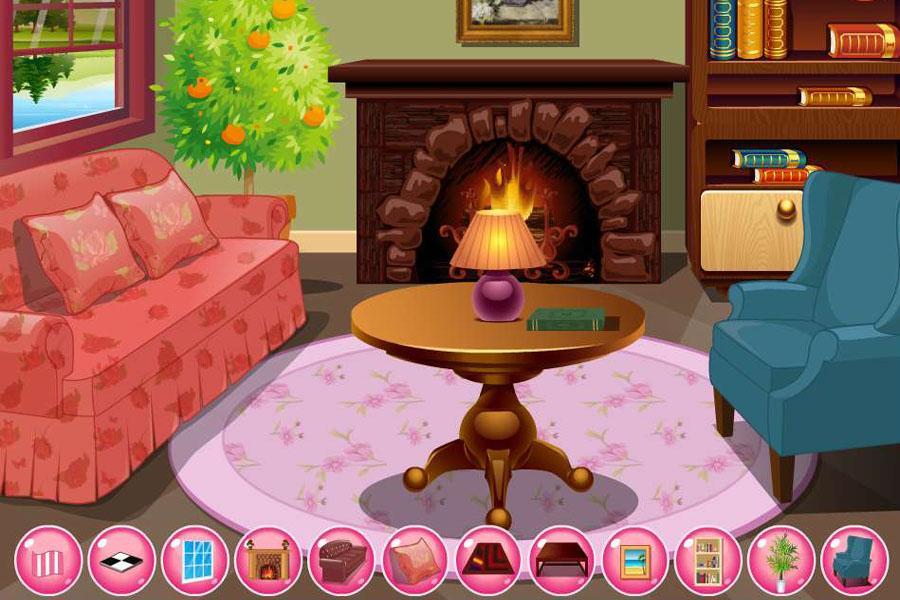Change the fireplace design
Viewport: 900px width, 600px height.
[268, 560]
